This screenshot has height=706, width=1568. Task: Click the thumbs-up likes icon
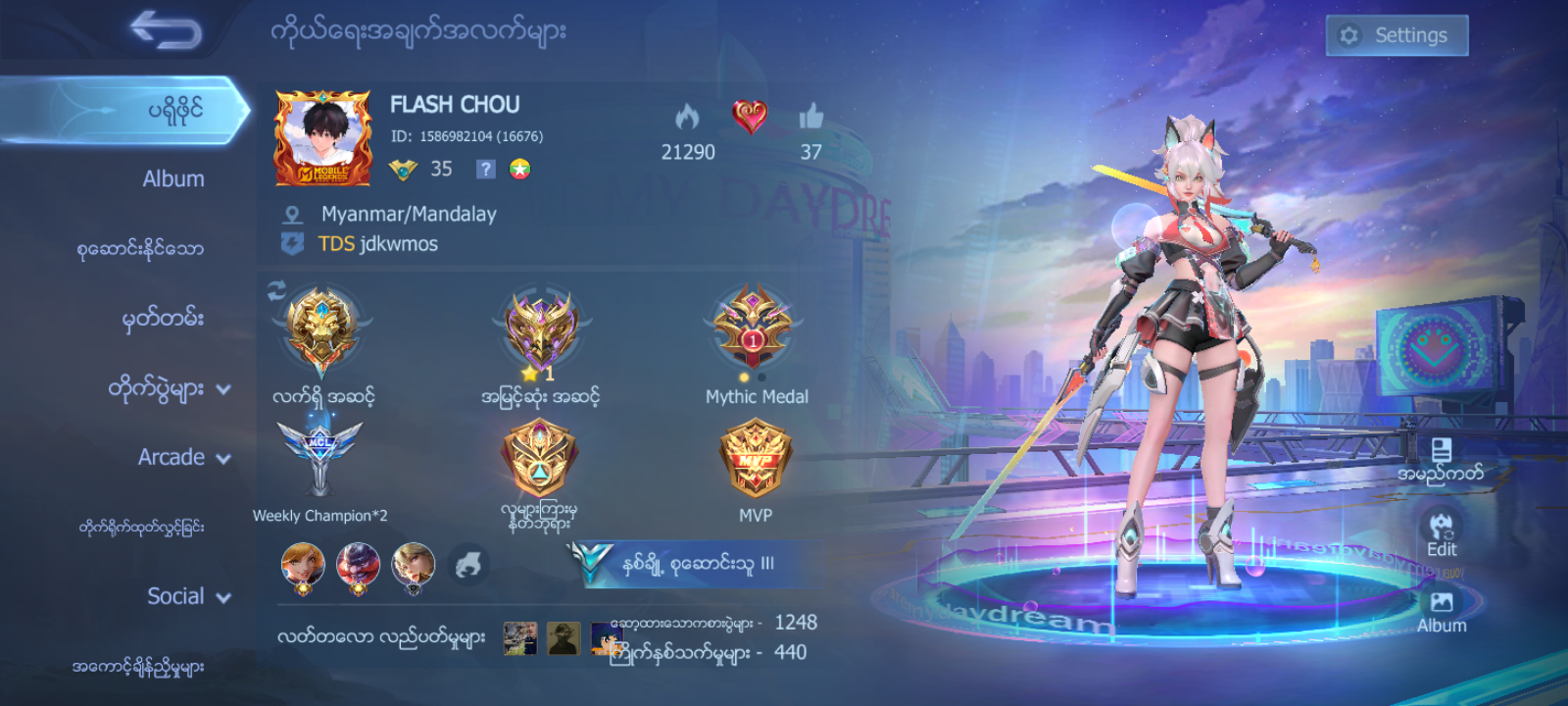(x=811, y=118)
